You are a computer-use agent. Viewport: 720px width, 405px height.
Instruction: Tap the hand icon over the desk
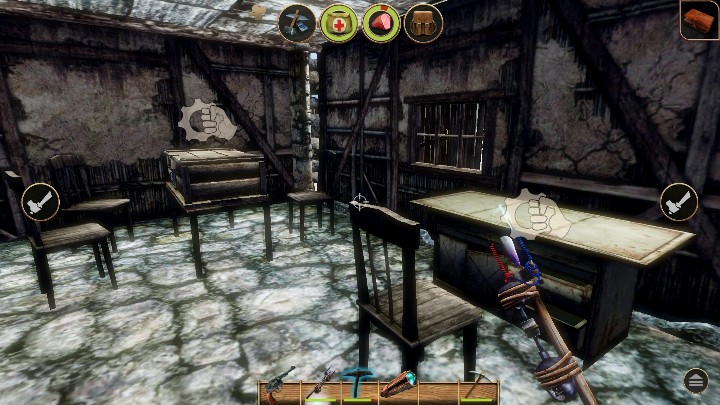pyautogui.click(x=535, y=214)
